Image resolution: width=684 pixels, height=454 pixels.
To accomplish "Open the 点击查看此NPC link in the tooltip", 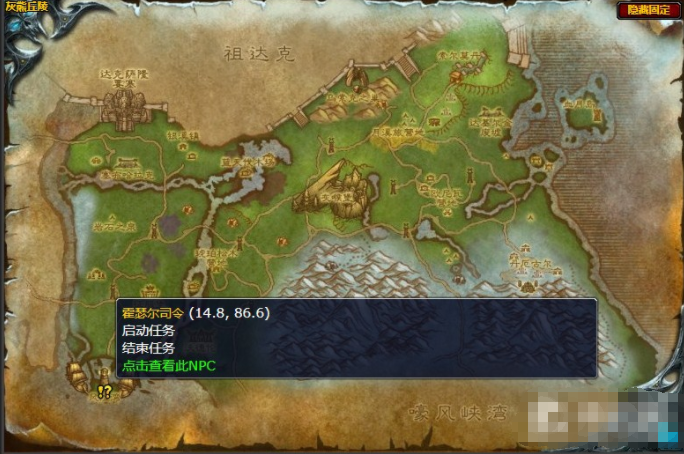I will pyautogui.click(x=168, y=366).
